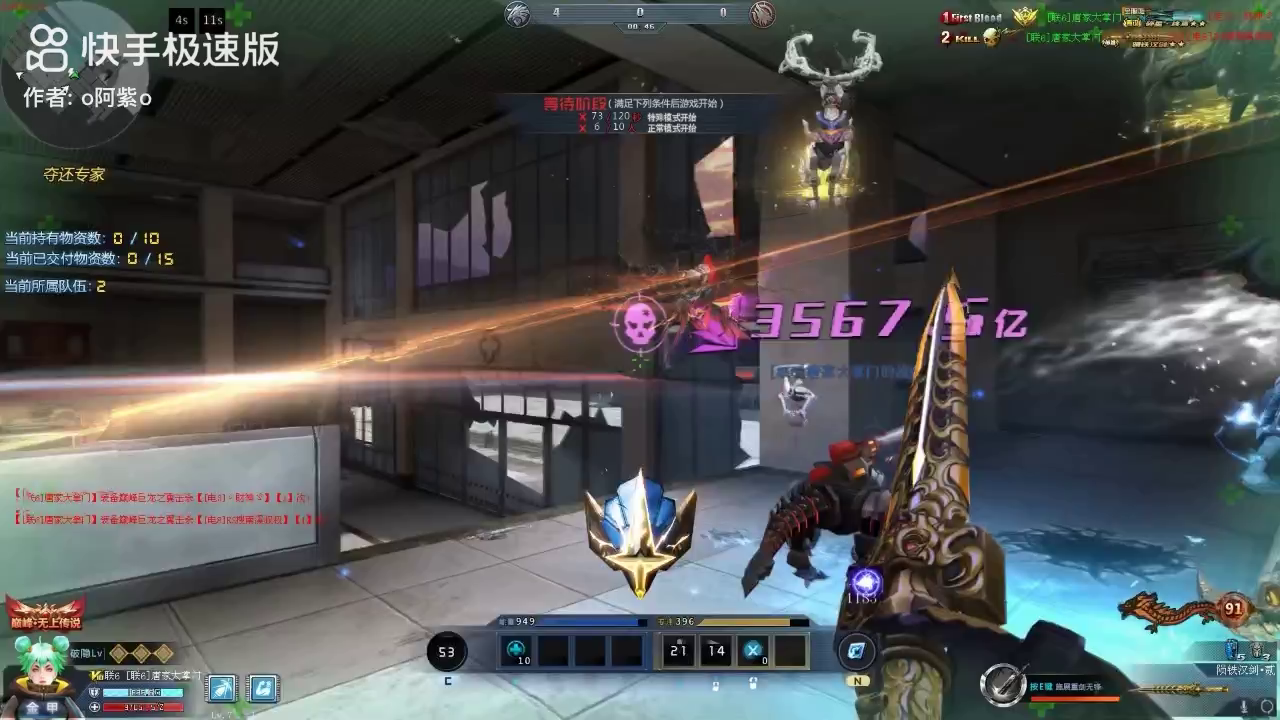
Task: Open the circular minimap
Action: point(75,75)
